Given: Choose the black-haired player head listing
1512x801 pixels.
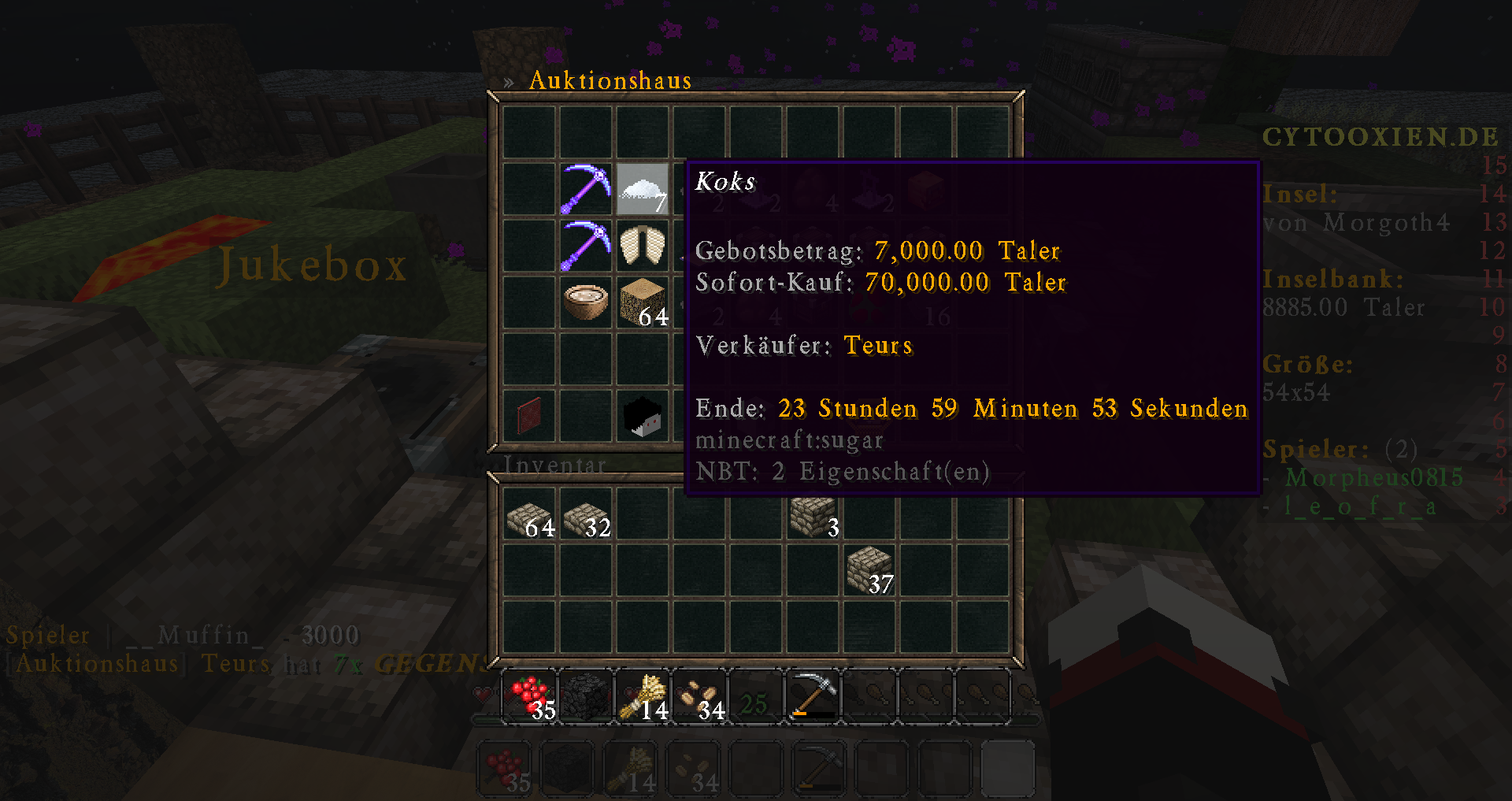Looking at the screenshot, I should 642,416.
